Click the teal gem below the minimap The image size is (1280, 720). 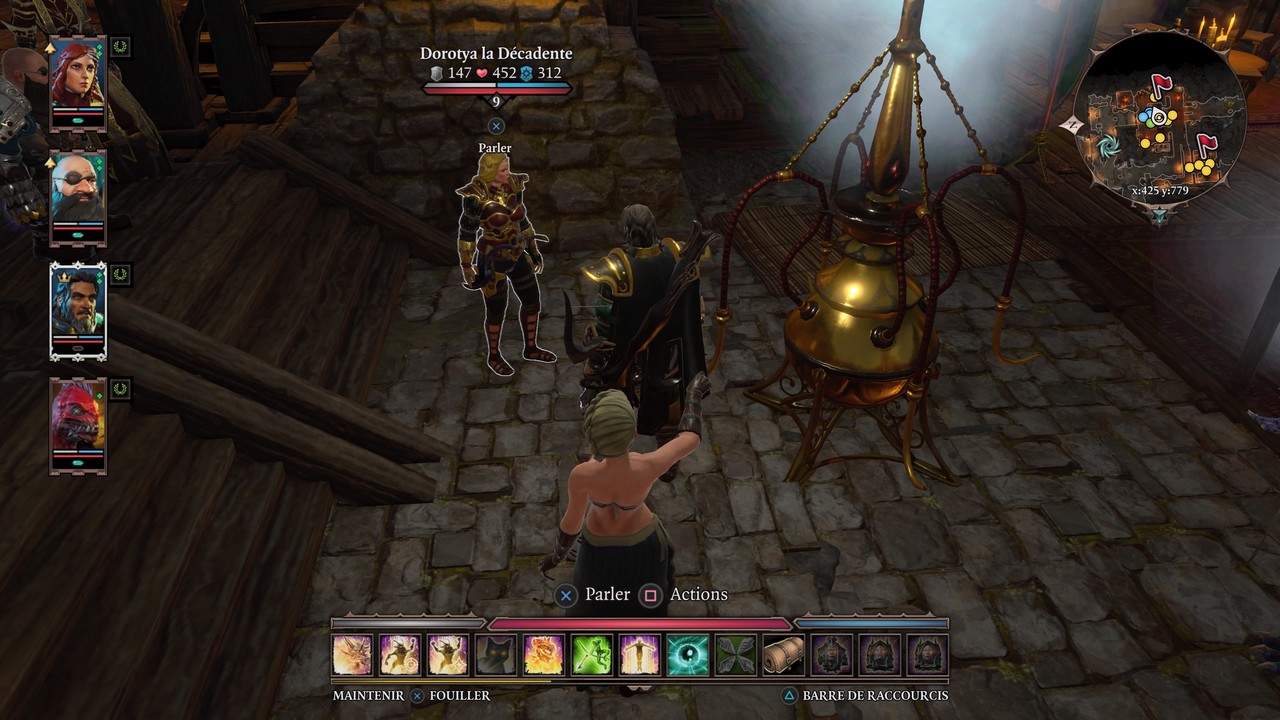[1159, 215]
